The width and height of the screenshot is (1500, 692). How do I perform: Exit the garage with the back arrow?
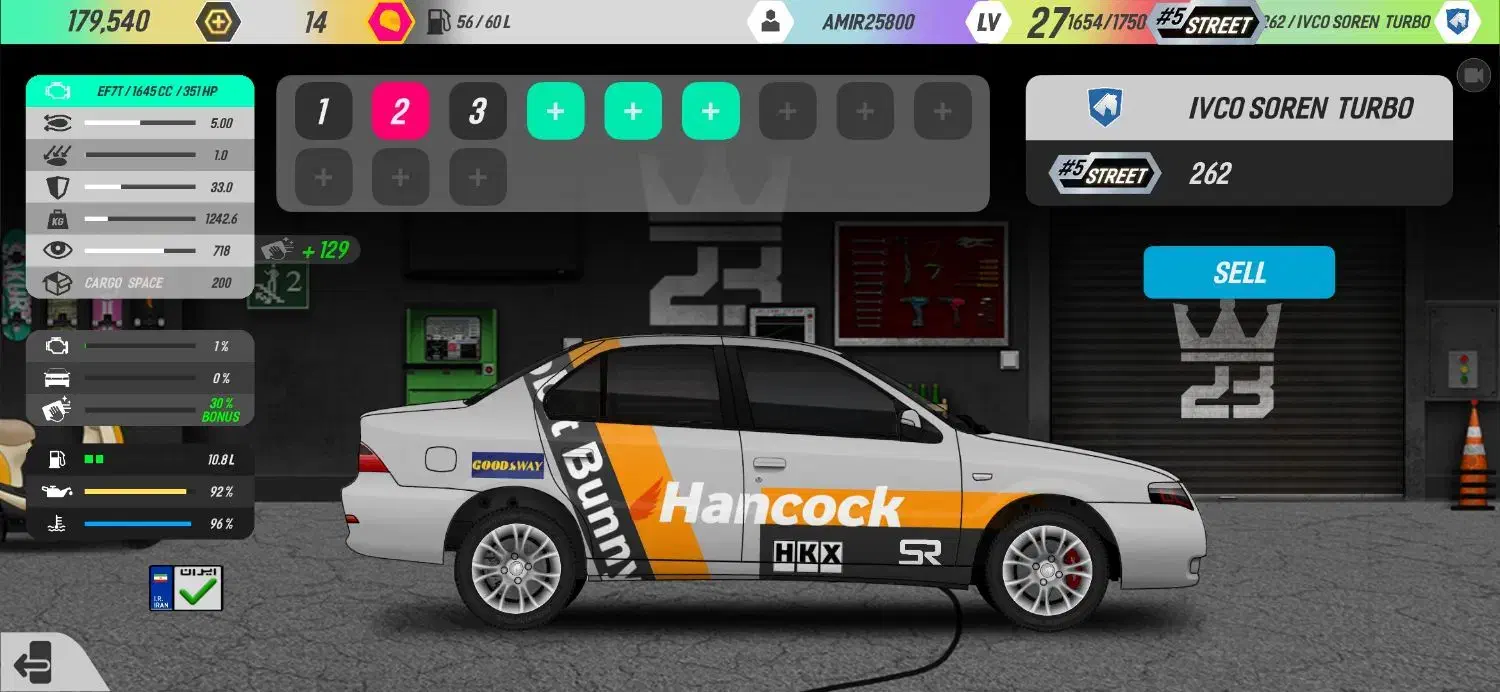tap(34, 662)
